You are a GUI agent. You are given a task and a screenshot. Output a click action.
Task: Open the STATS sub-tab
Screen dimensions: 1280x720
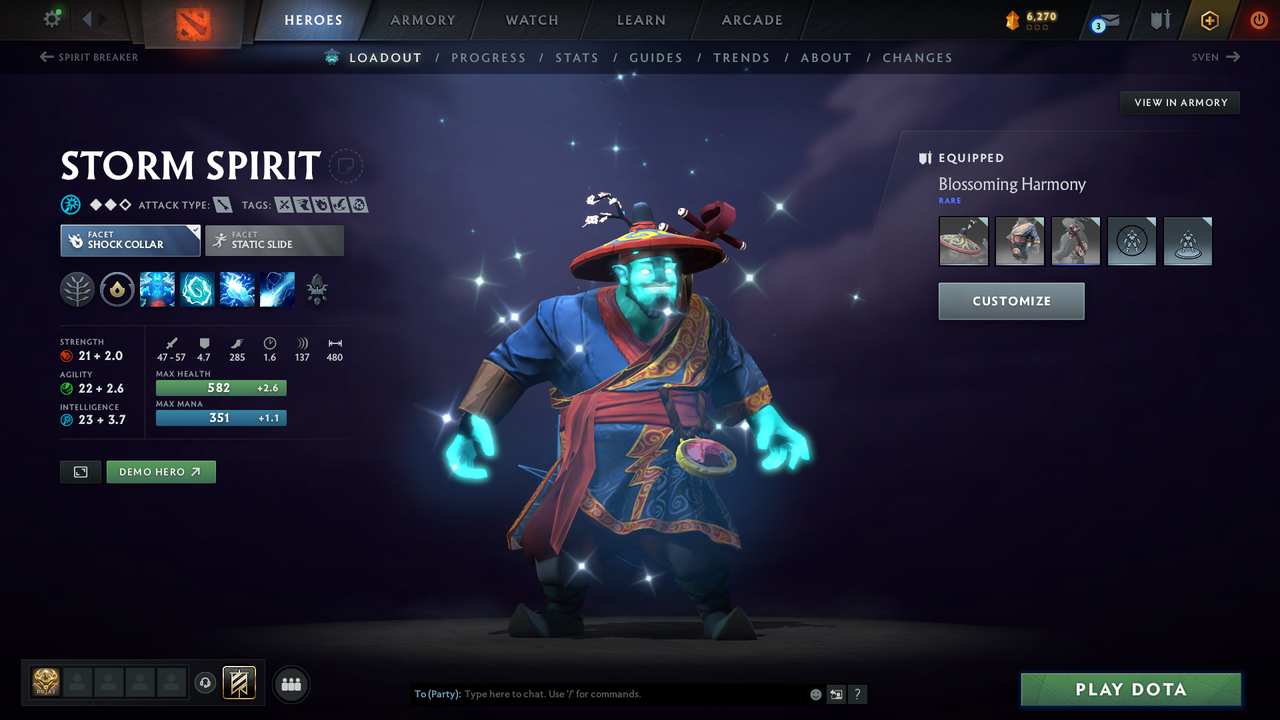click(x=577, y=57)
